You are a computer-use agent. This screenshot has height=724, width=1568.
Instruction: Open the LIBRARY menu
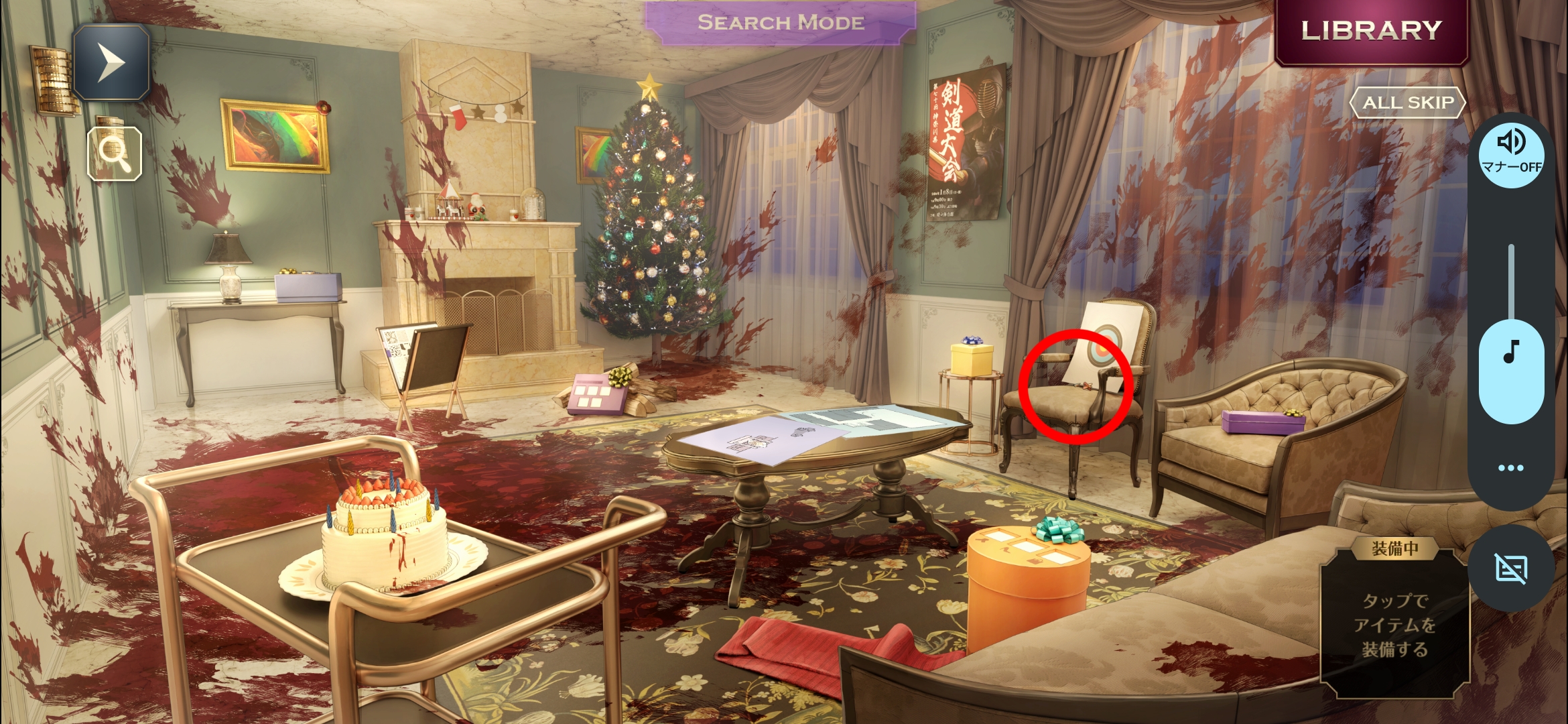pyautogui.click(x=1371, y=31)
